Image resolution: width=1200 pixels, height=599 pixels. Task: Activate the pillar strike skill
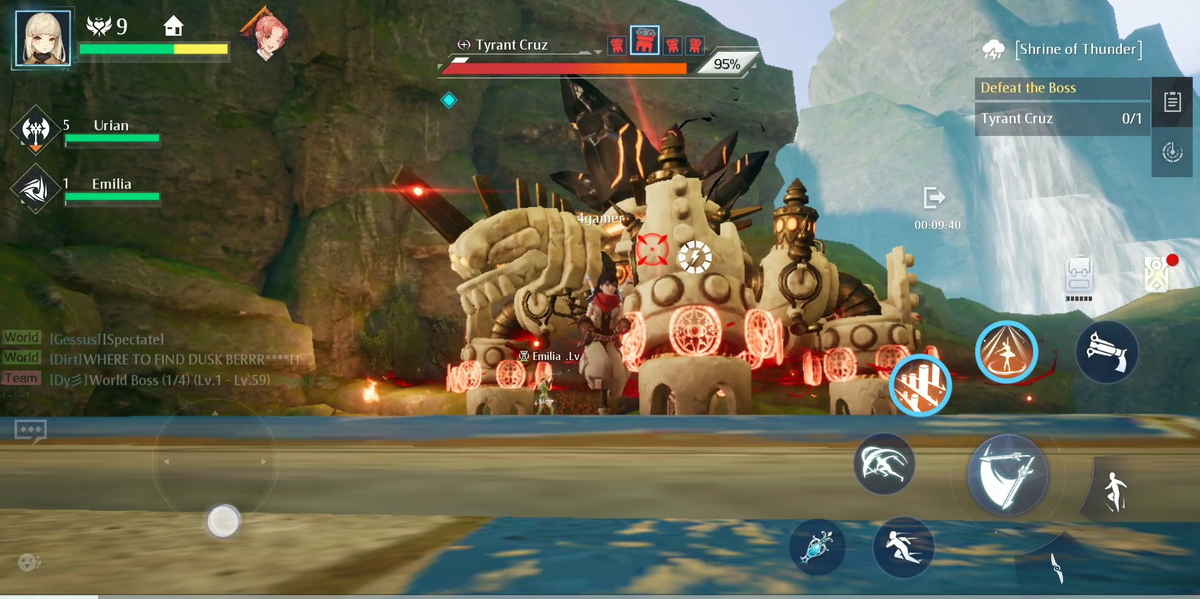click(920, 385)
